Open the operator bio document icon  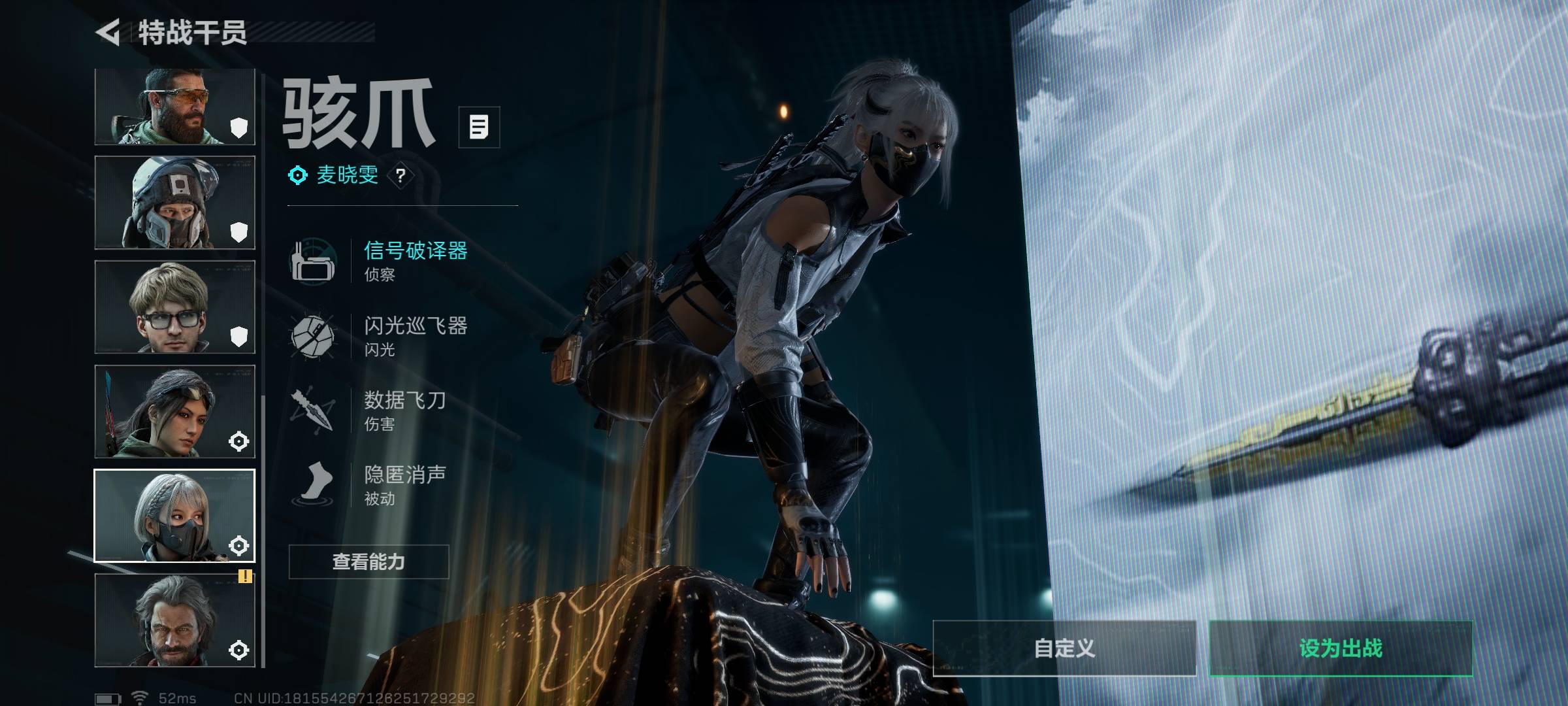tap(479, 127)
